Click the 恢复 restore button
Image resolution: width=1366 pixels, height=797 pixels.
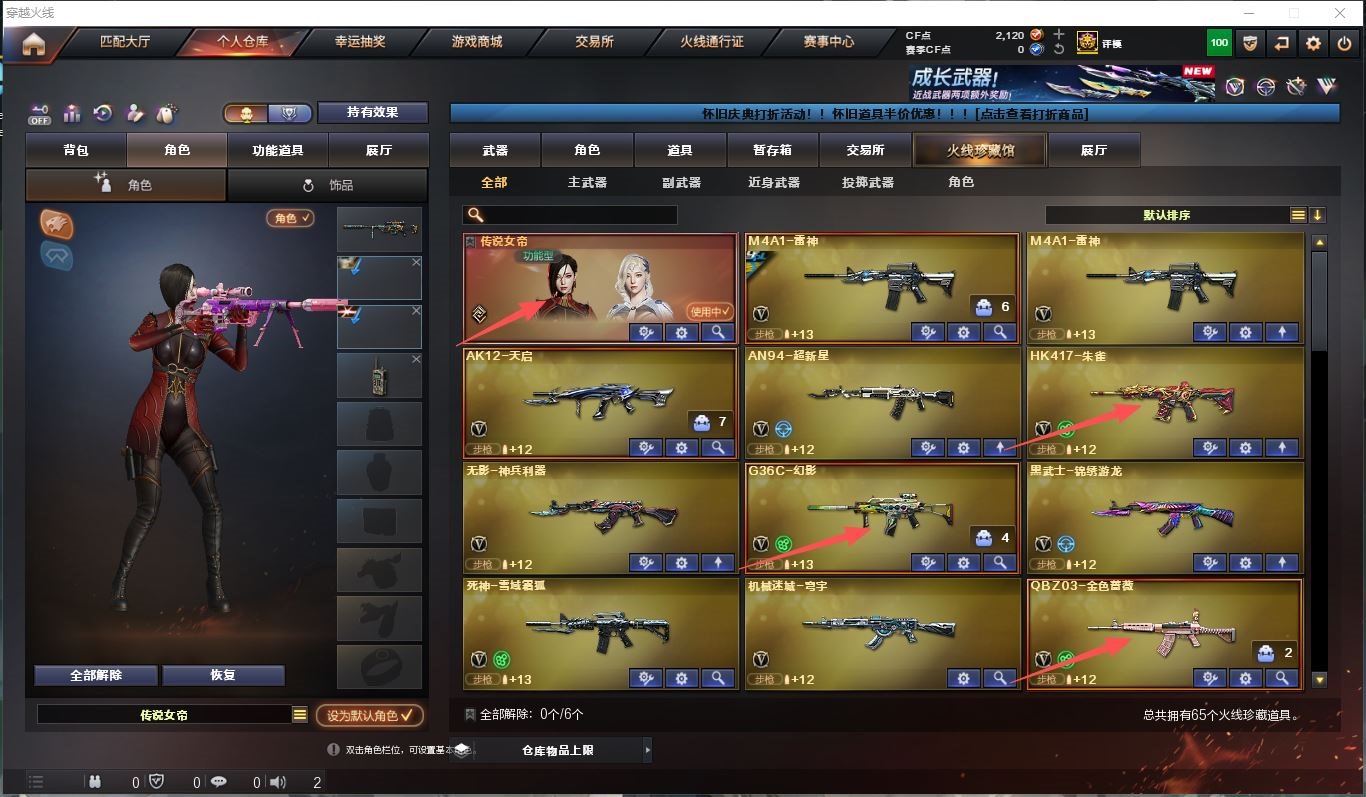pos(223,675)
